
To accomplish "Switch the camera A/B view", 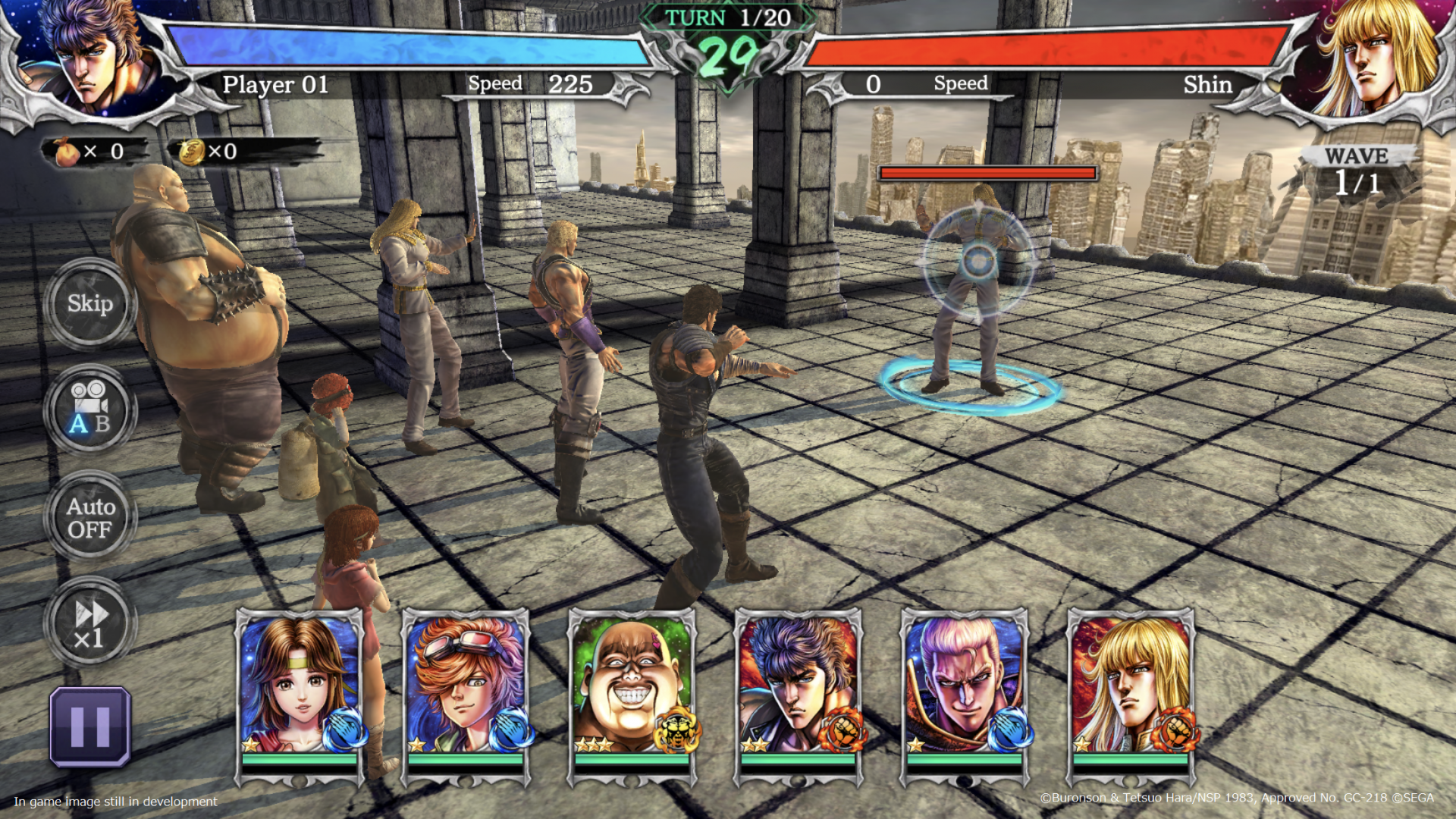I will [90, 409].
